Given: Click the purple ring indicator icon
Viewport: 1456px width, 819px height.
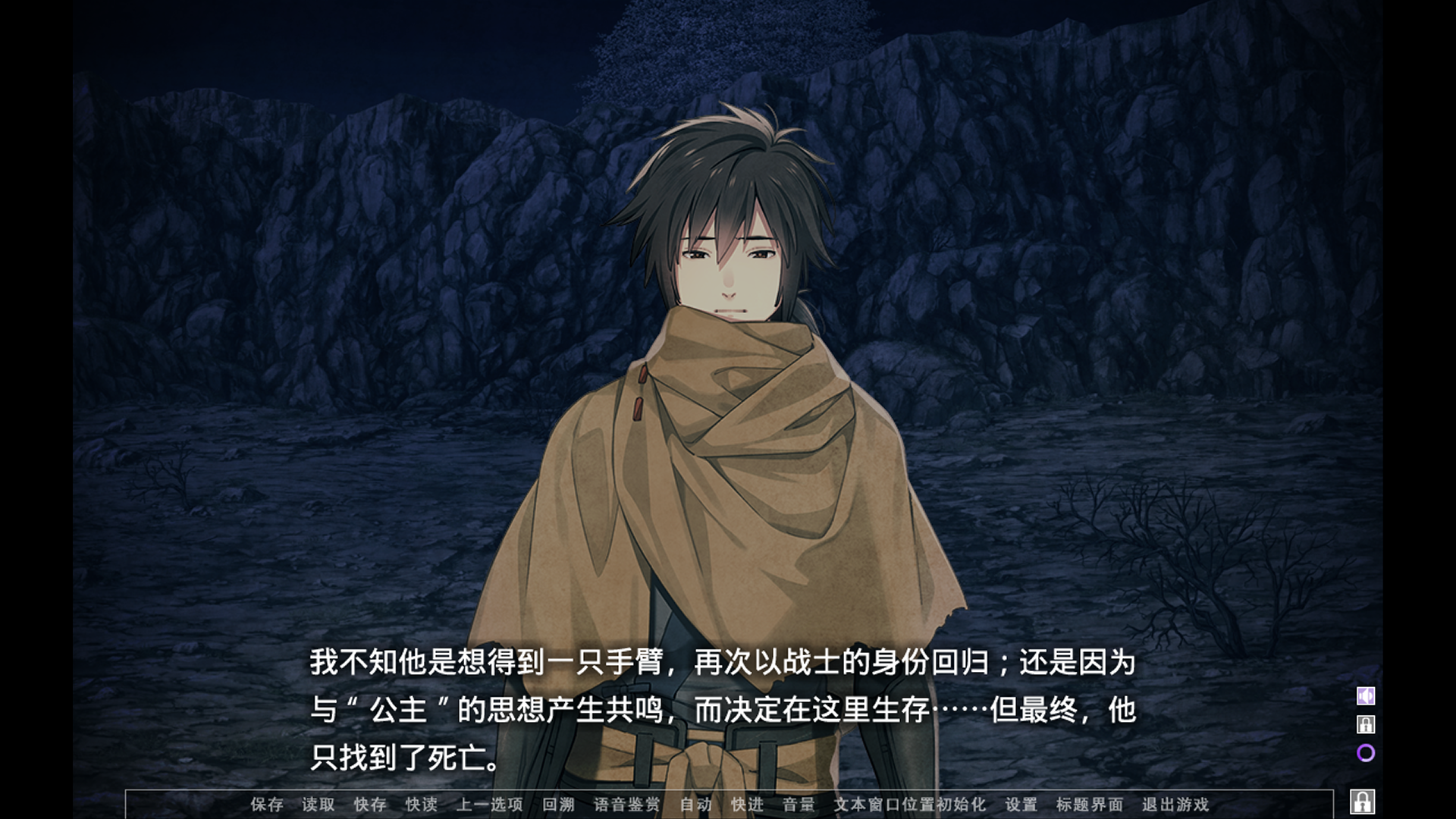Looking at the screenshot, I should coord(1366,753).
